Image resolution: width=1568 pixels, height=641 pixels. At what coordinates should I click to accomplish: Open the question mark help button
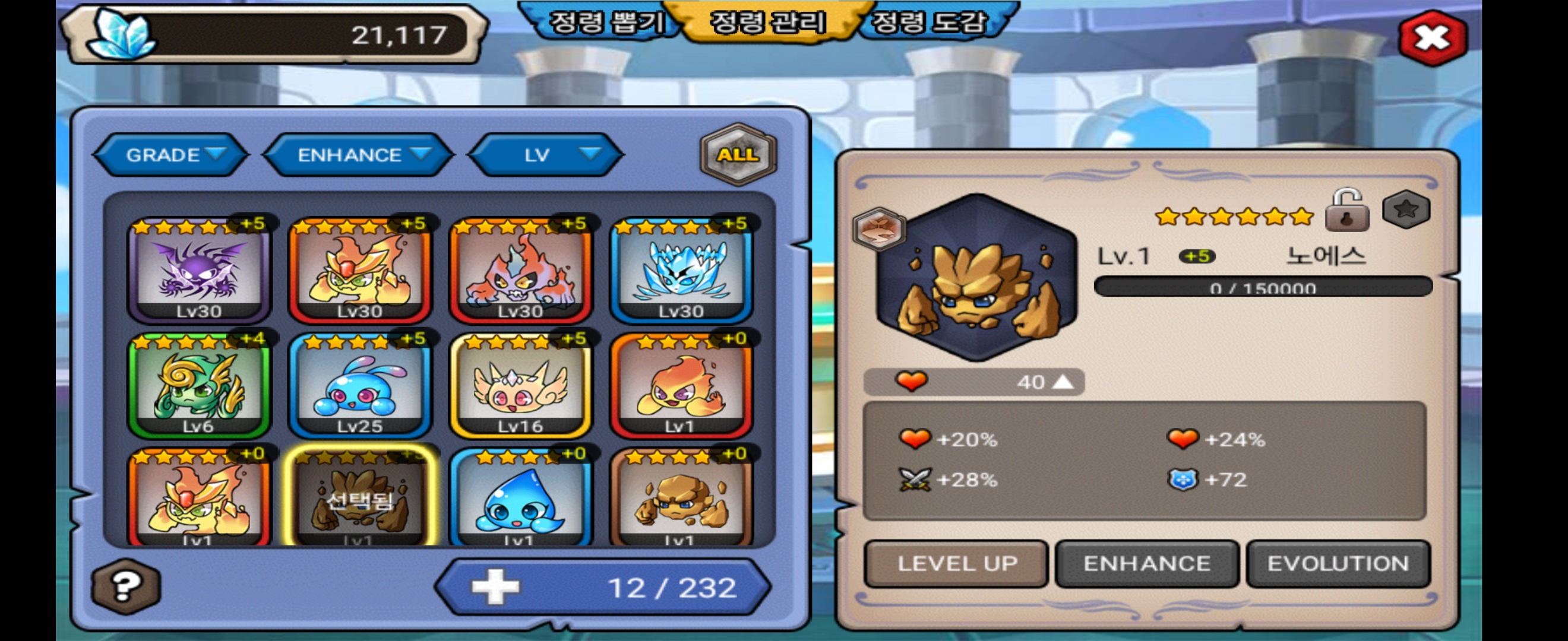click(126, 586)
